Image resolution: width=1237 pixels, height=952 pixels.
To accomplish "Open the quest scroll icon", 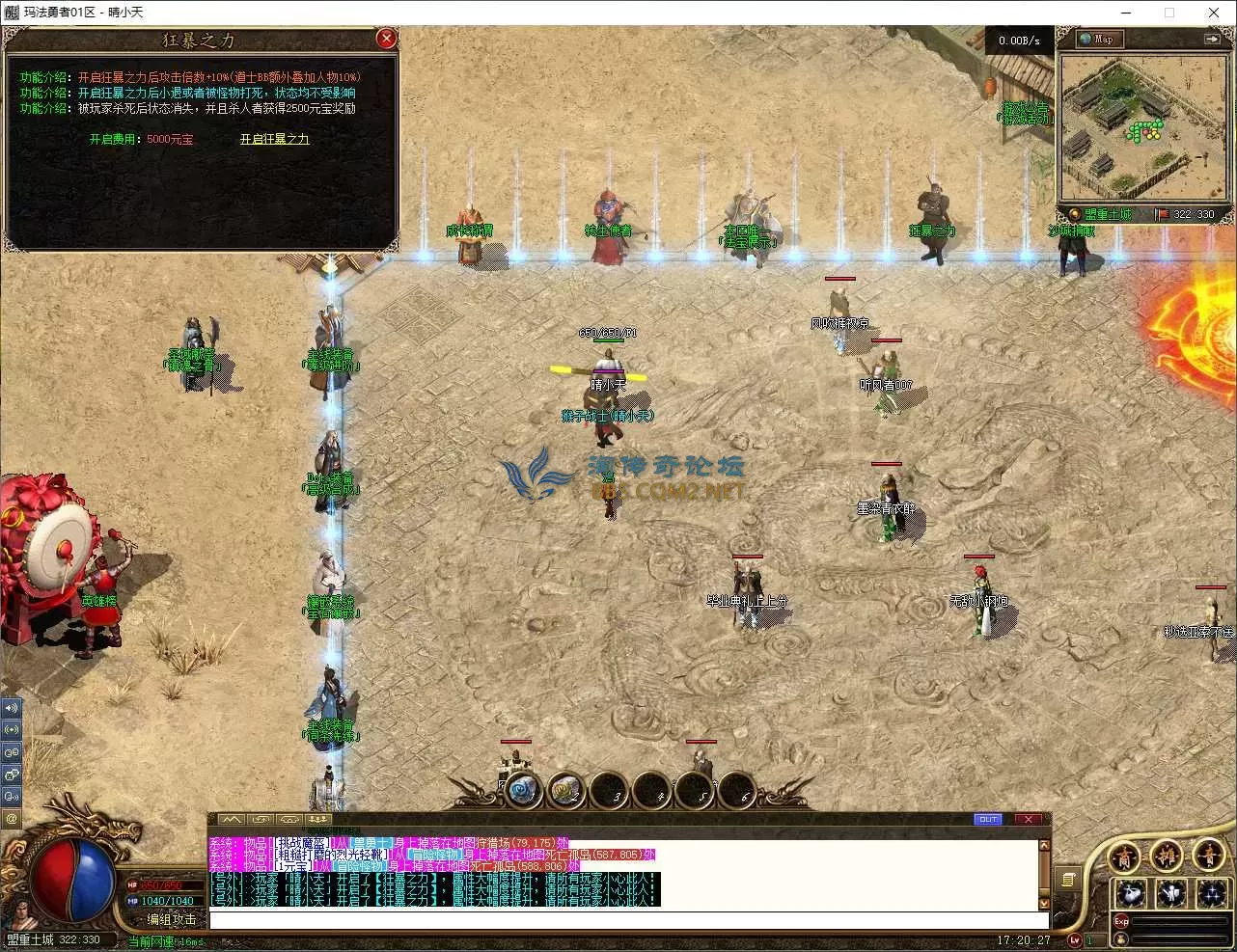I will click(x=1068, y=879).
